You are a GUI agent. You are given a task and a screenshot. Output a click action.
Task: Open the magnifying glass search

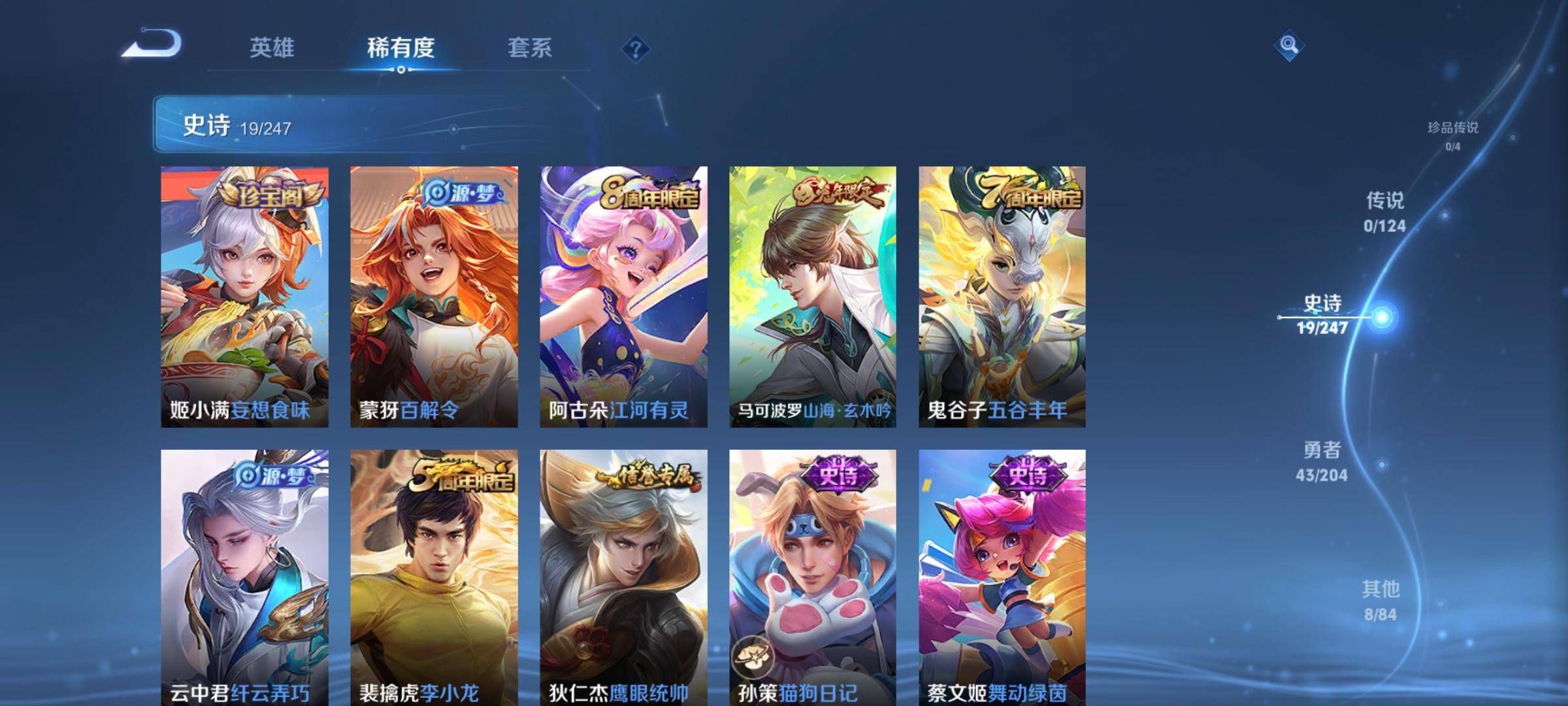pyautogui.click(x=1288, y=45)
